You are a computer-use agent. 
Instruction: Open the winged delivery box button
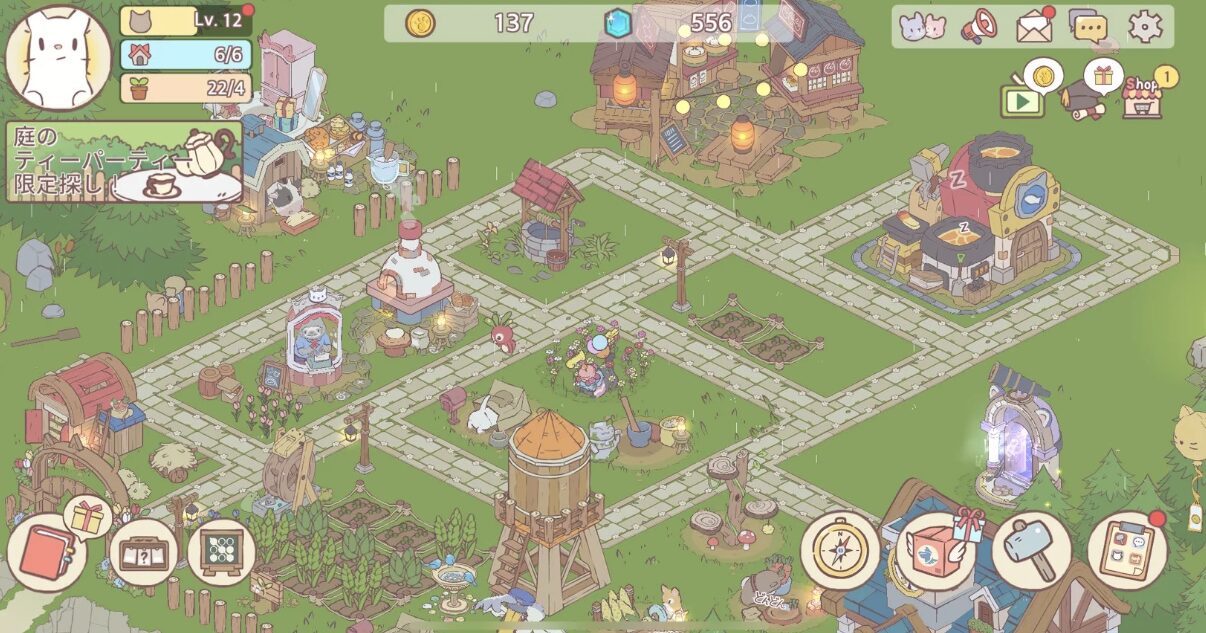click(x=935, y=551)
